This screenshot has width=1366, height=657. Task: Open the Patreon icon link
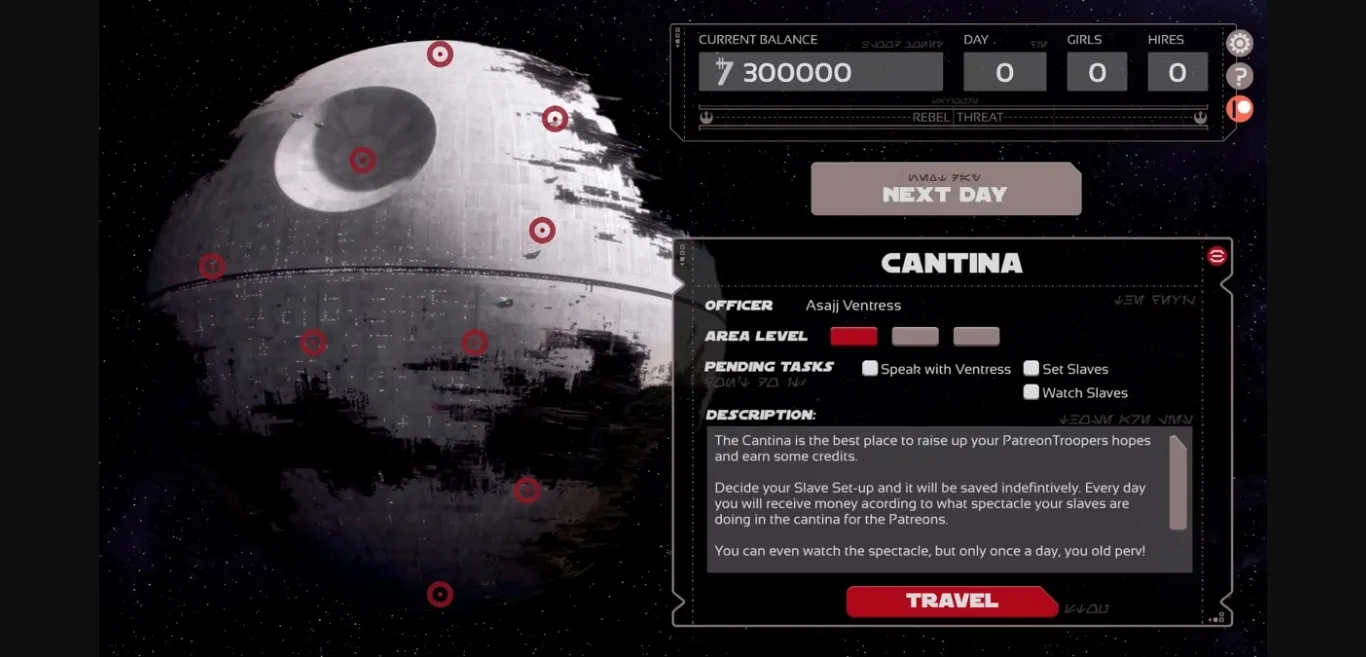[x=1239, y=108]
